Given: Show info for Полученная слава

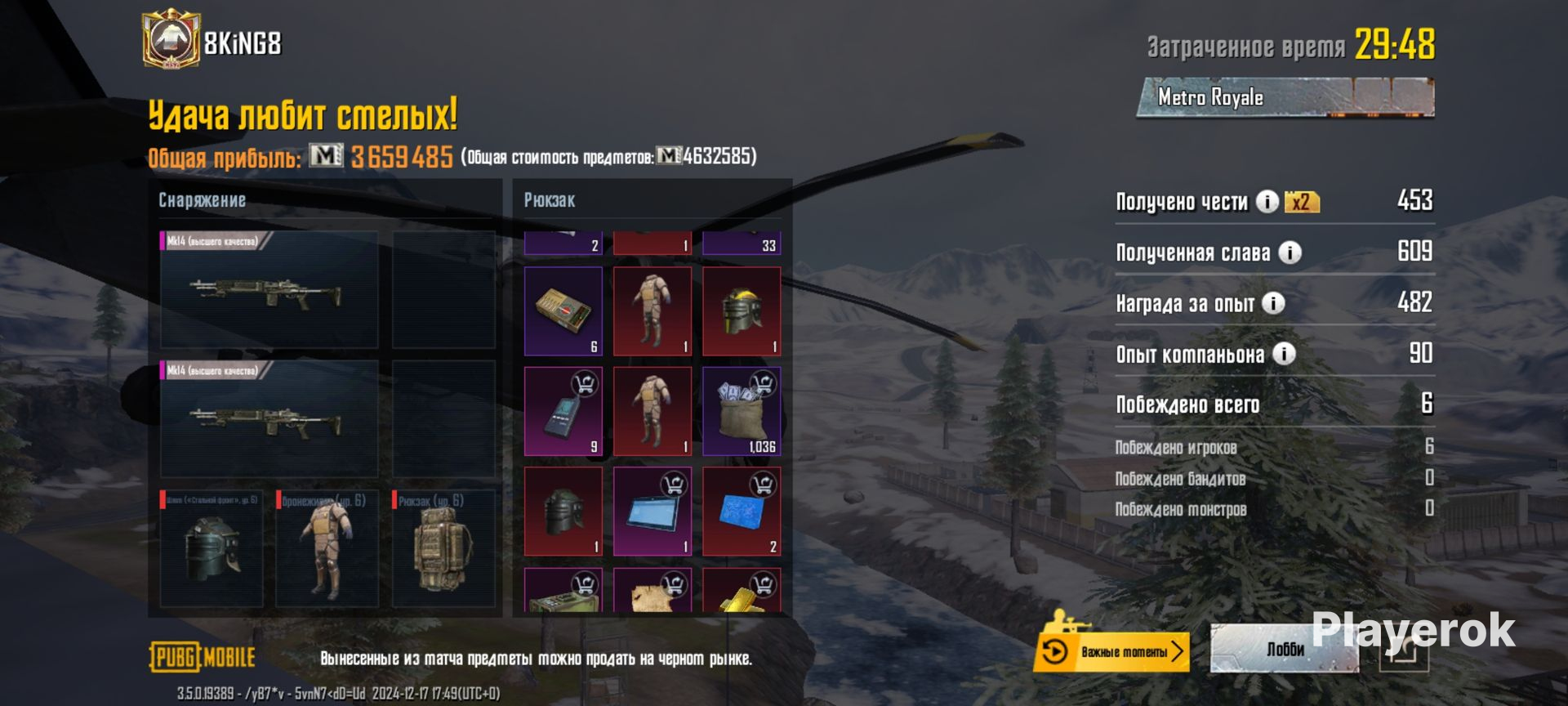Looking at the screenshot, I should [x=1290, y=252].
